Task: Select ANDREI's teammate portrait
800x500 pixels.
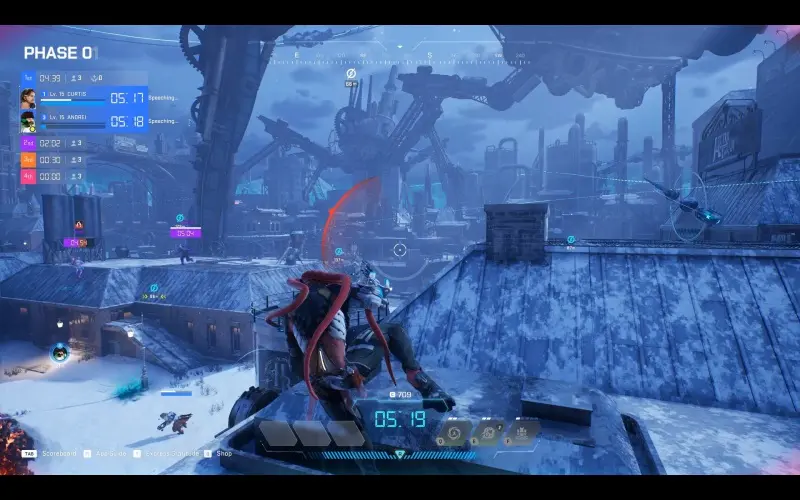Action: coord(28,122)
